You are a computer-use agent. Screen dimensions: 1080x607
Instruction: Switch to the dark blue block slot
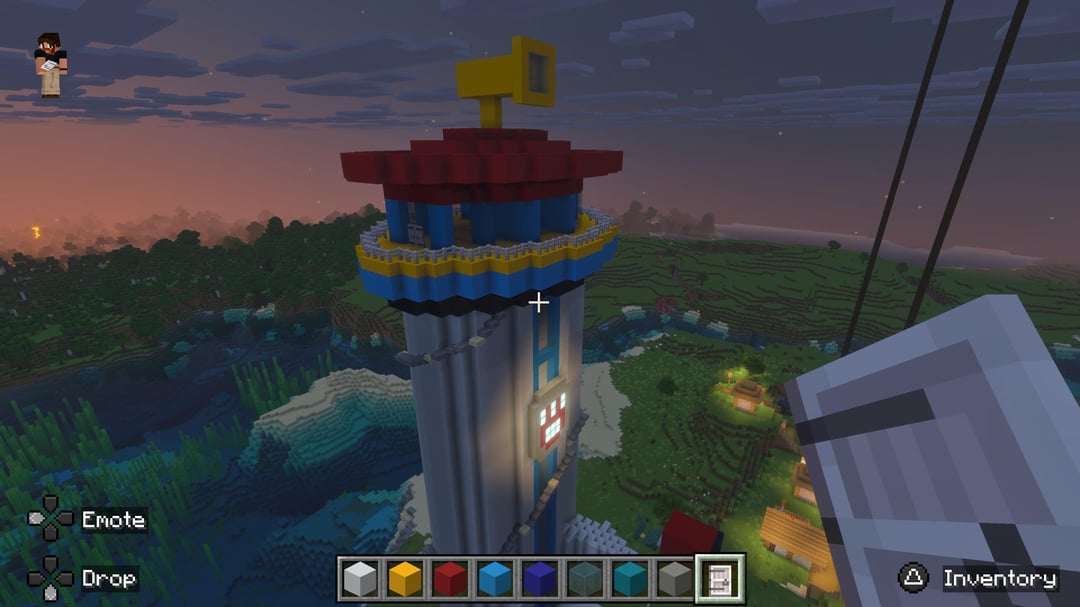(x=540, y=579)
